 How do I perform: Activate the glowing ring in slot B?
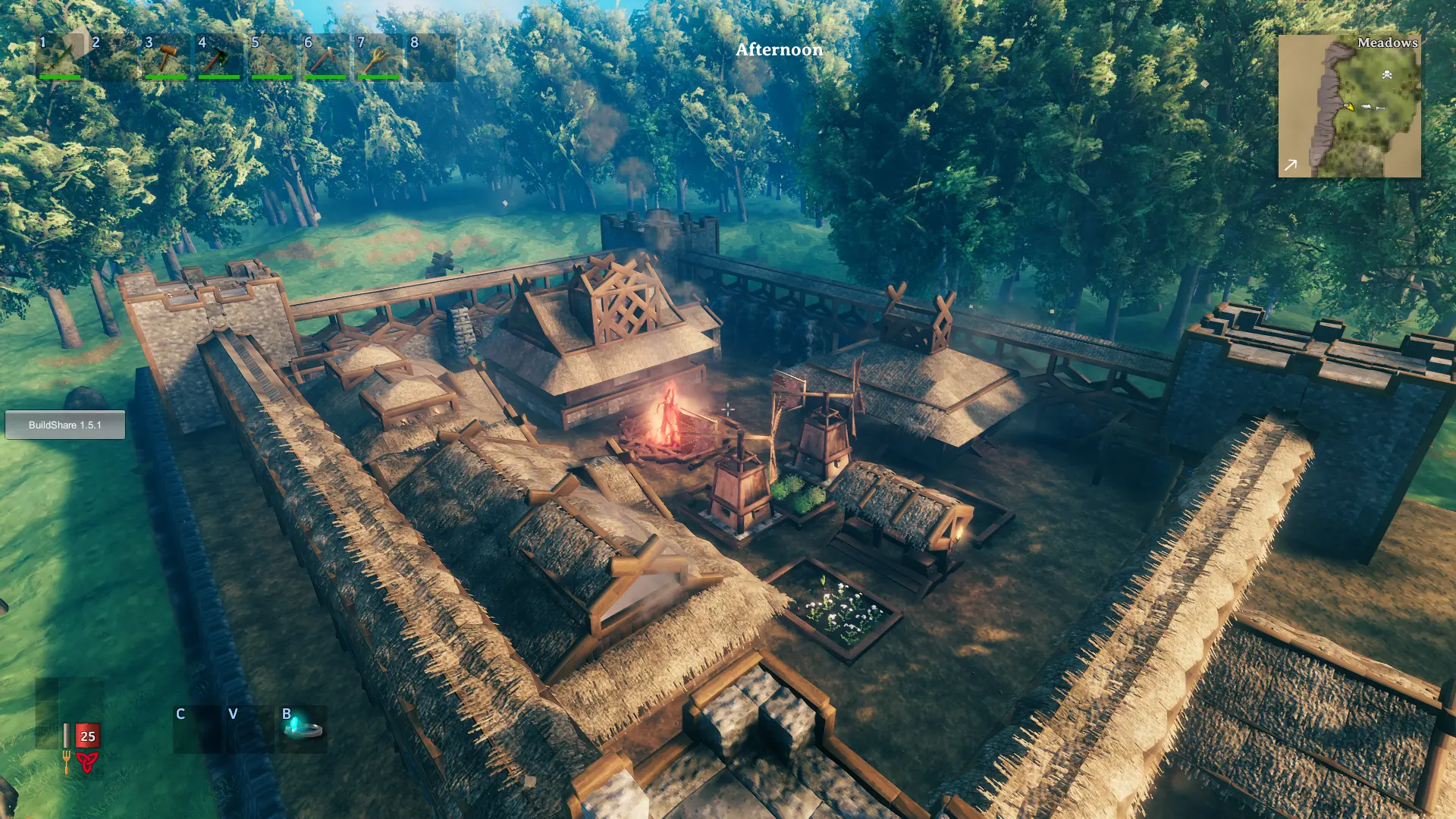(303, 729)
